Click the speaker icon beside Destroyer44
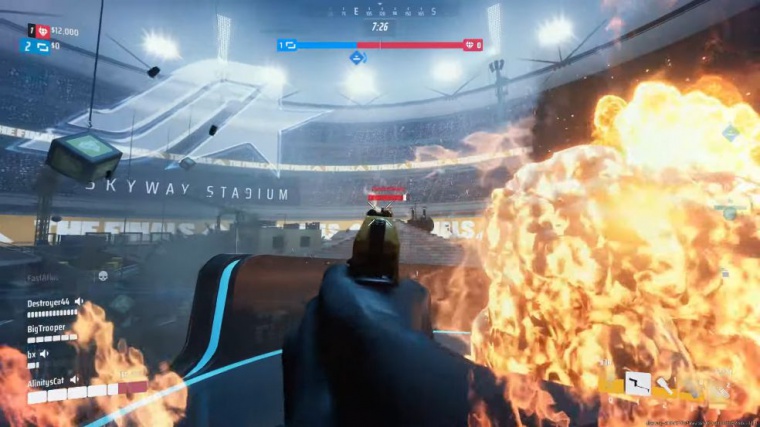This screenshot has height=427, width=760. pos(79,301)
